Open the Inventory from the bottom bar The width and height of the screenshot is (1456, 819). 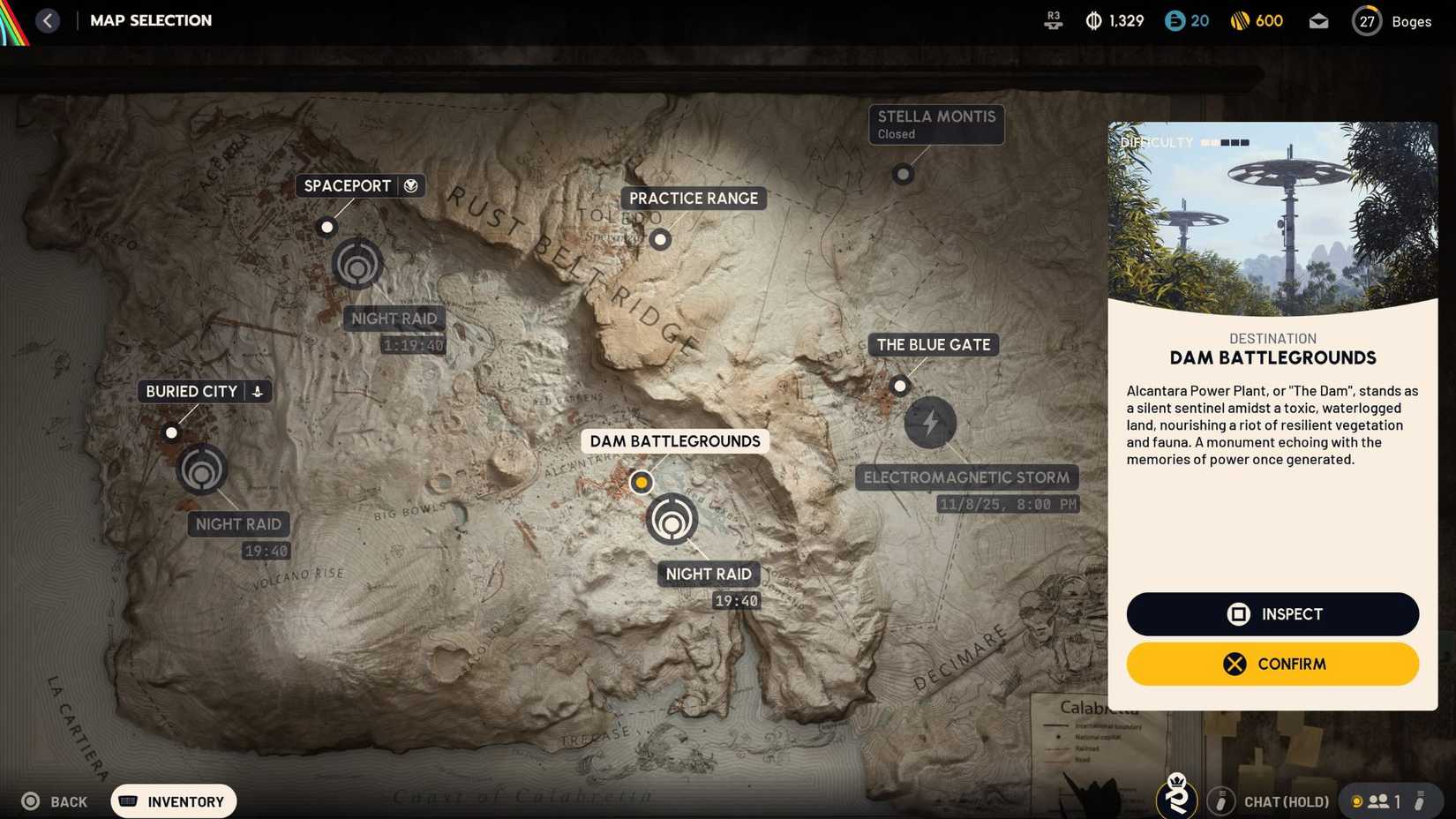click(173, 801)
